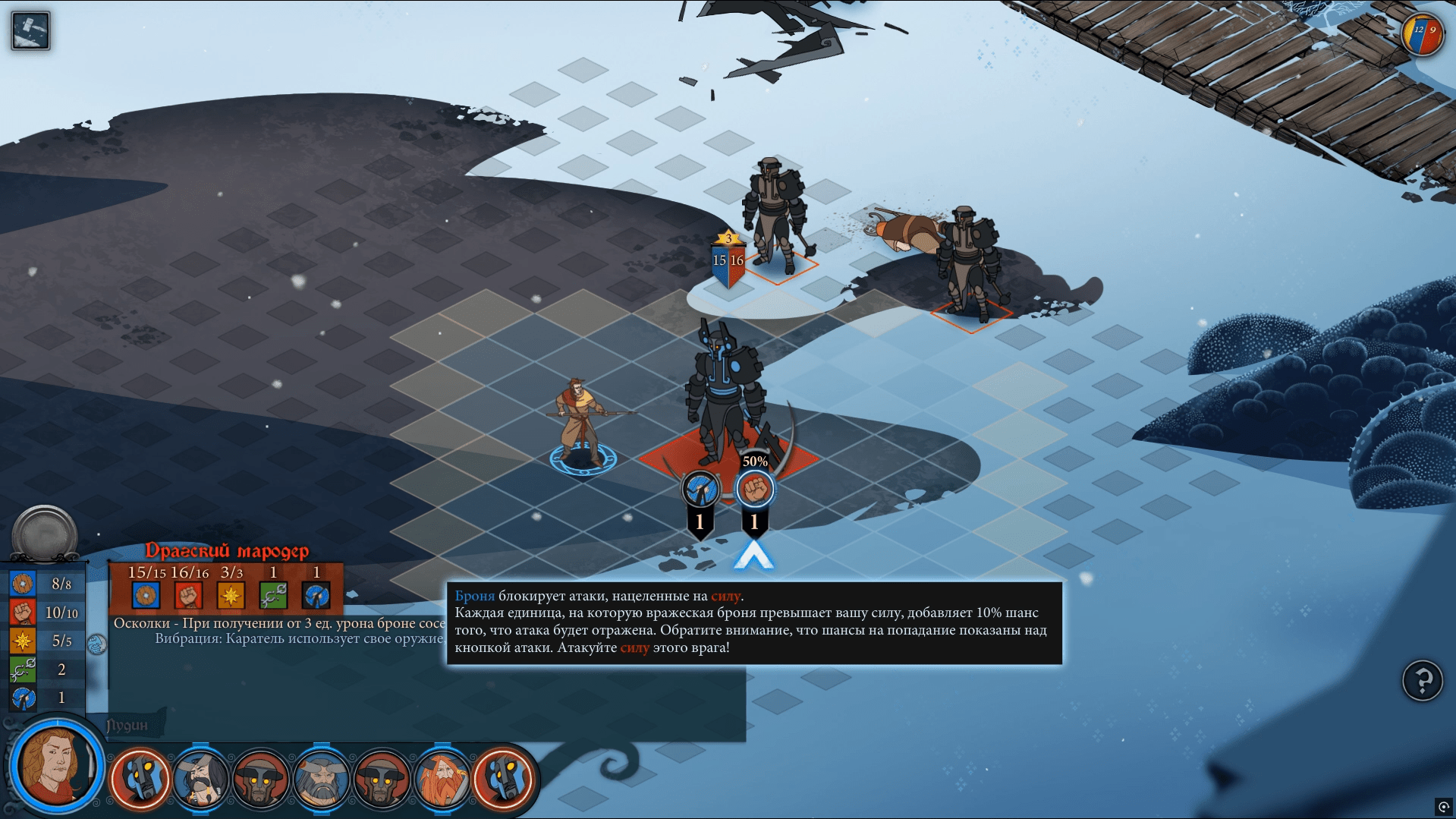Activate the silver horn medallion
Image resolution: width=1456 pixels, height=819 pixels.
point(45,534)
